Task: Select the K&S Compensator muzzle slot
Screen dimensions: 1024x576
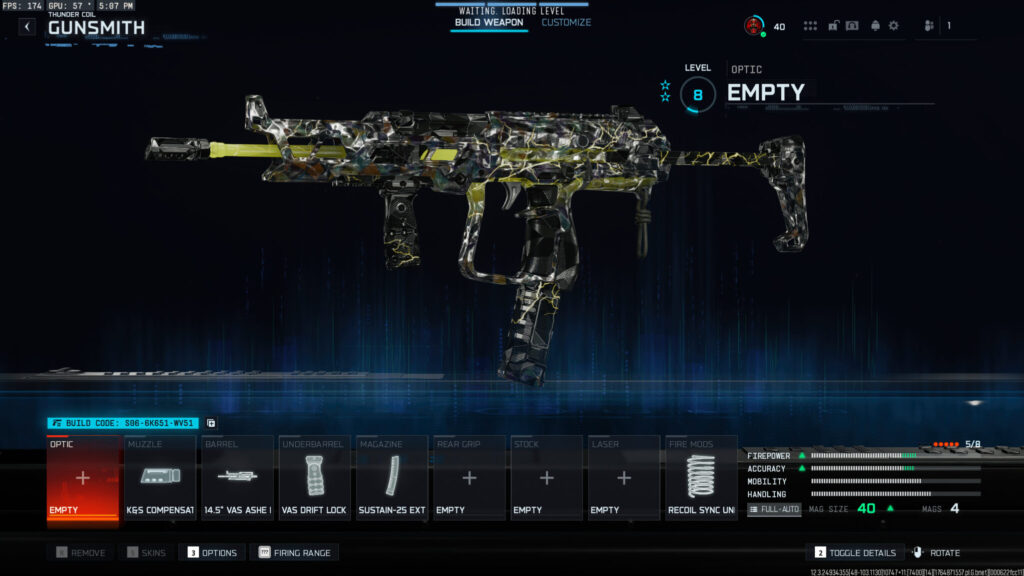Action: (x=161, y=478)
